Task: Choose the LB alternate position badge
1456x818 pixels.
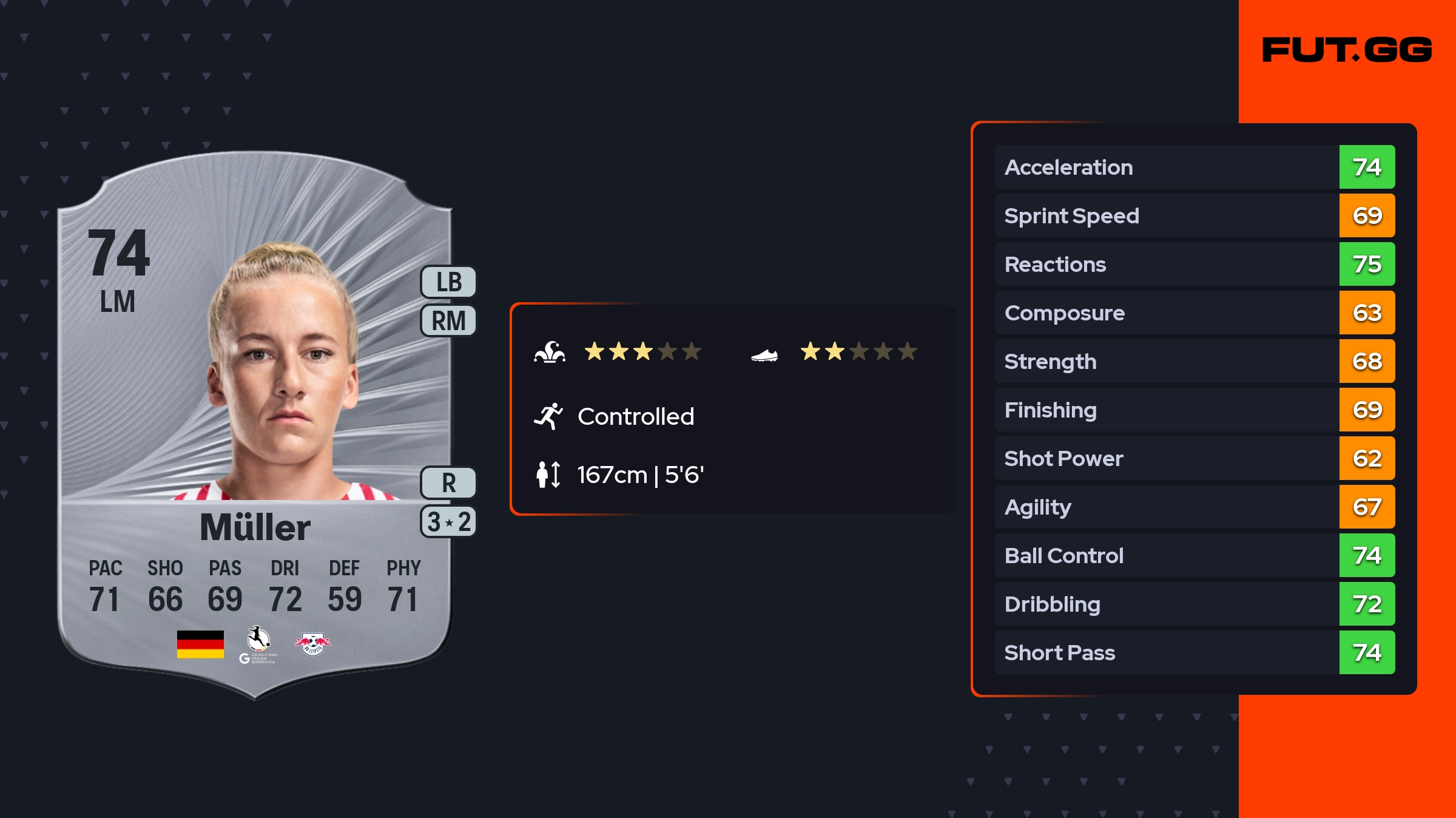Action: [448, 282]
